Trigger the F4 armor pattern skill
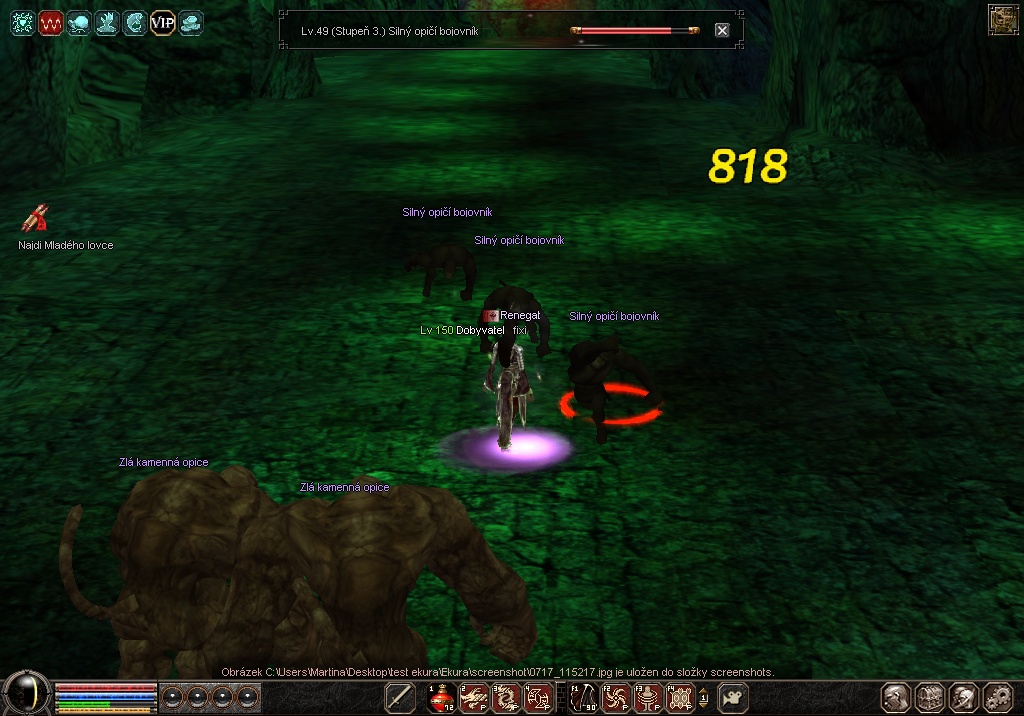Screen dimensions: 1024x716 (x=681, y=698)
